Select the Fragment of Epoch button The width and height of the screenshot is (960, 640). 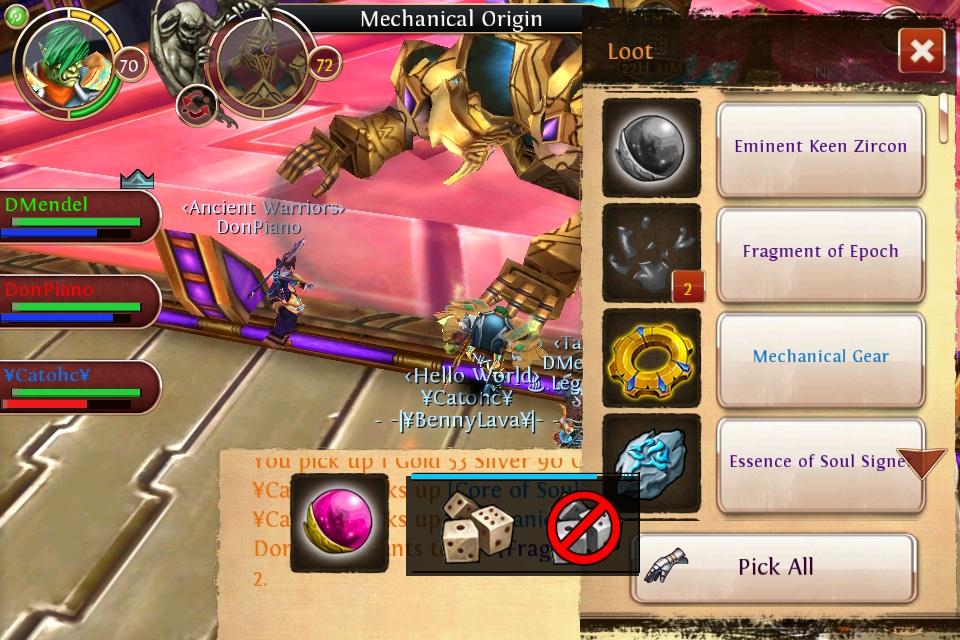[820, 253]
